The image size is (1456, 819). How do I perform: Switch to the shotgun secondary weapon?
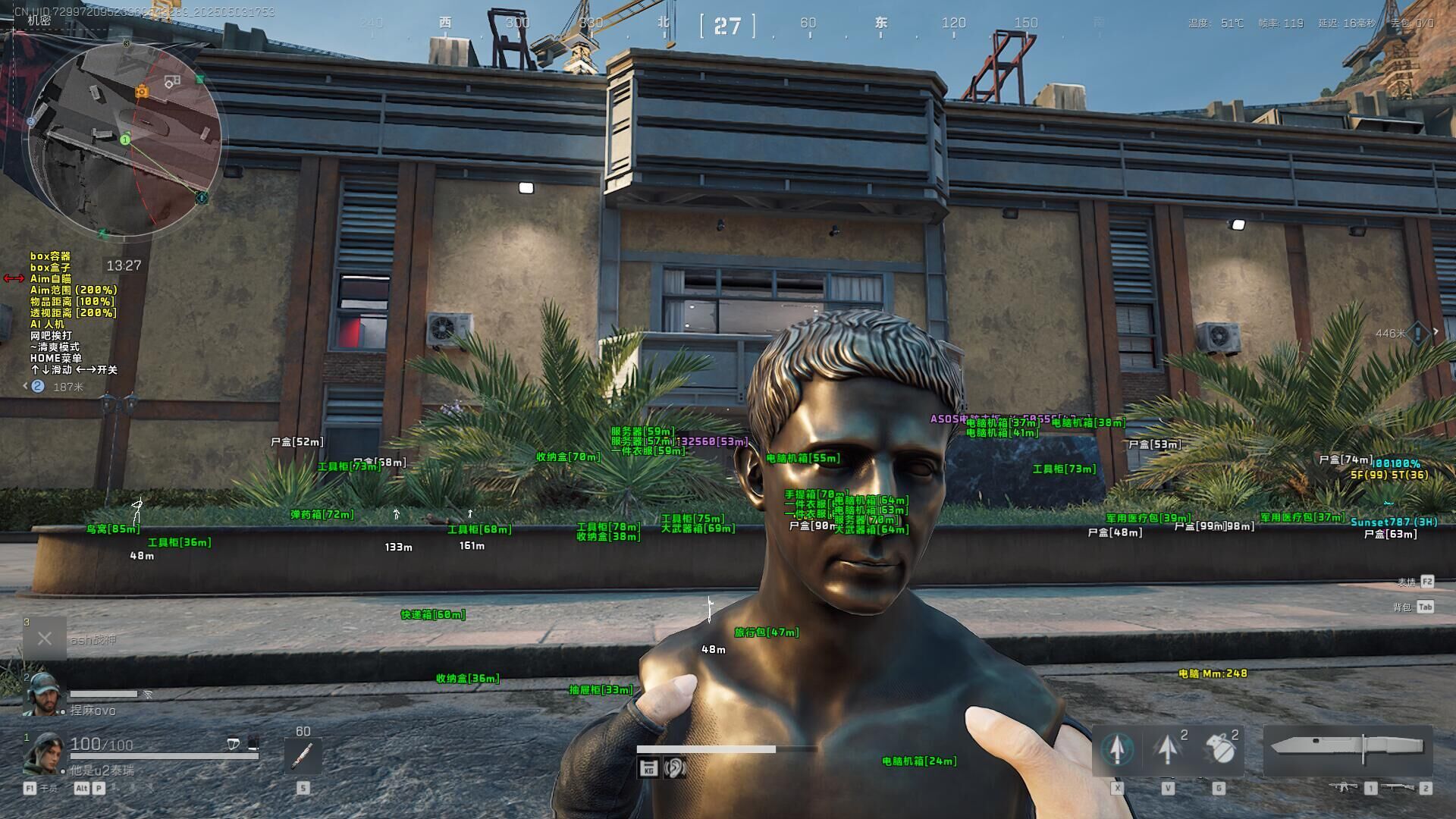(1399, 787)
